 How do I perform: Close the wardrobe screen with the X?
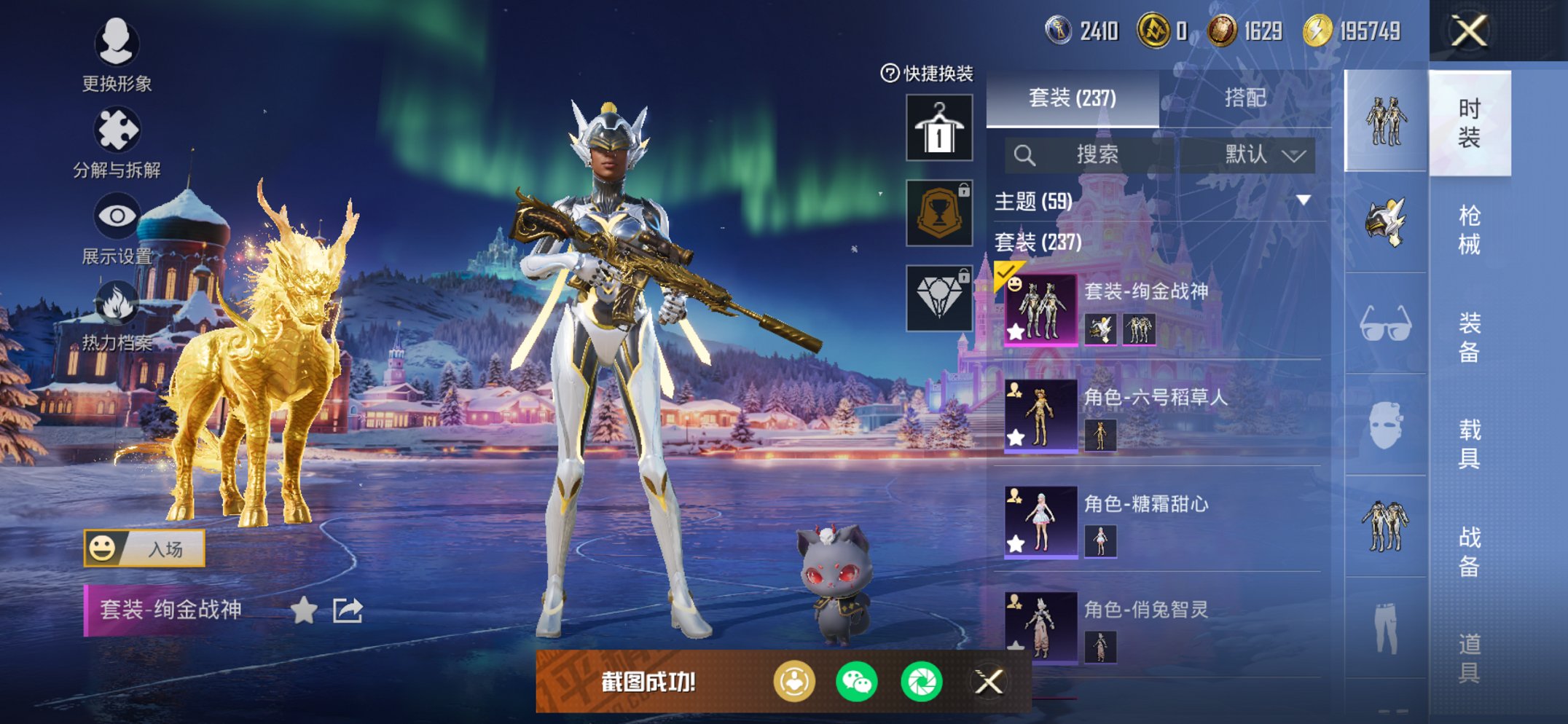pos(1469,31)
